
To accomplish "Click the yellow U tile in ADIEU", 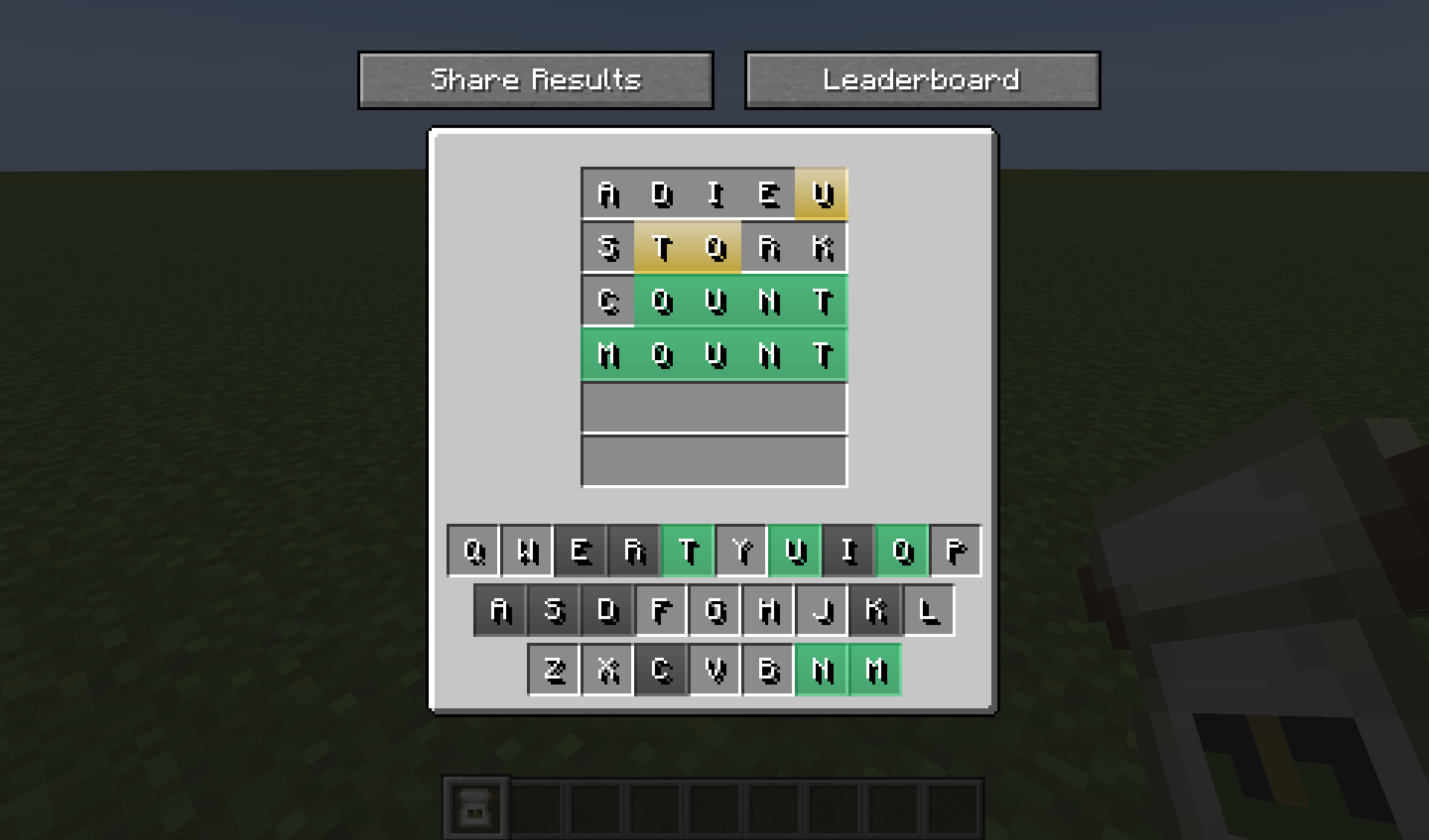I will (x=820, y=194).
